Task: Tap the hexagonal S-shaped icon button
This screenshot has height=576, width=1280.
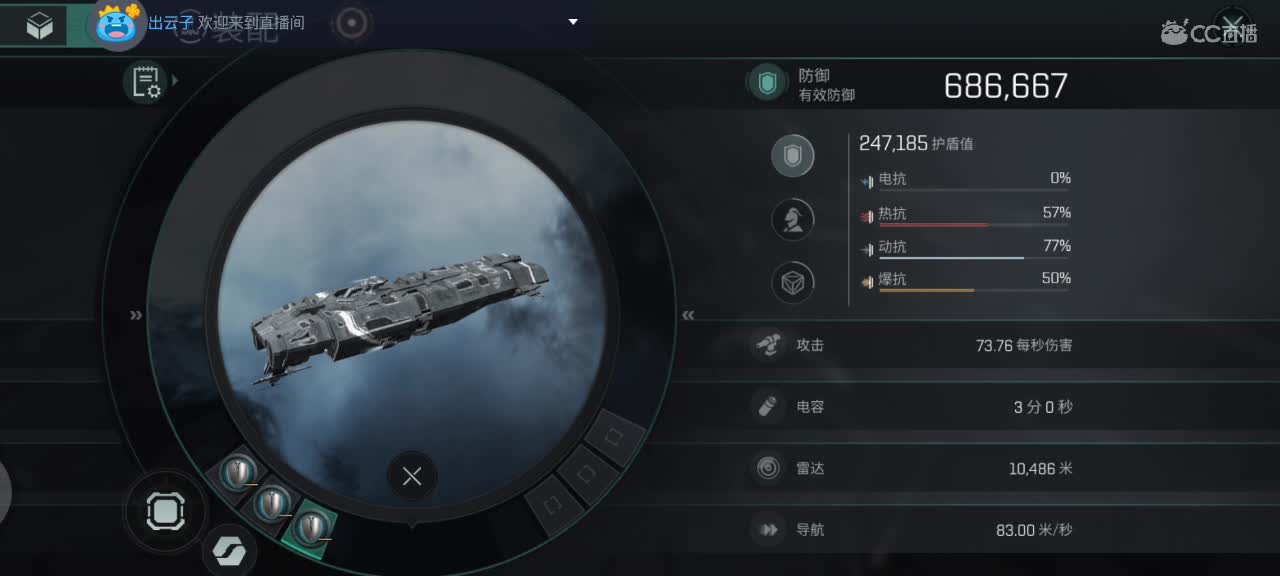Action: click(x=229, y=552)
